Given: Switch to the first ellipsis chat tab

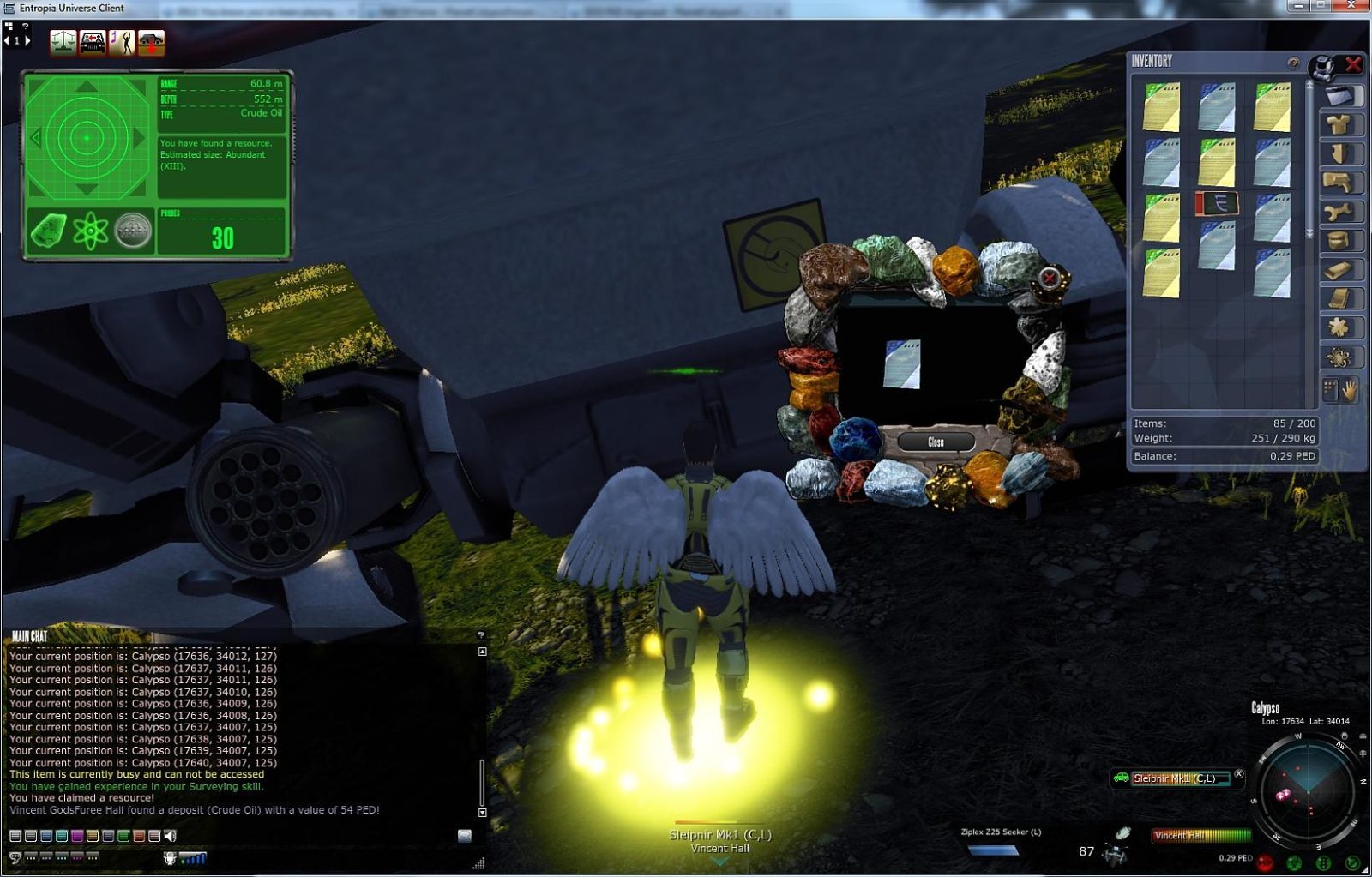Looking at the screenshot, I should [x=31, y=857].
